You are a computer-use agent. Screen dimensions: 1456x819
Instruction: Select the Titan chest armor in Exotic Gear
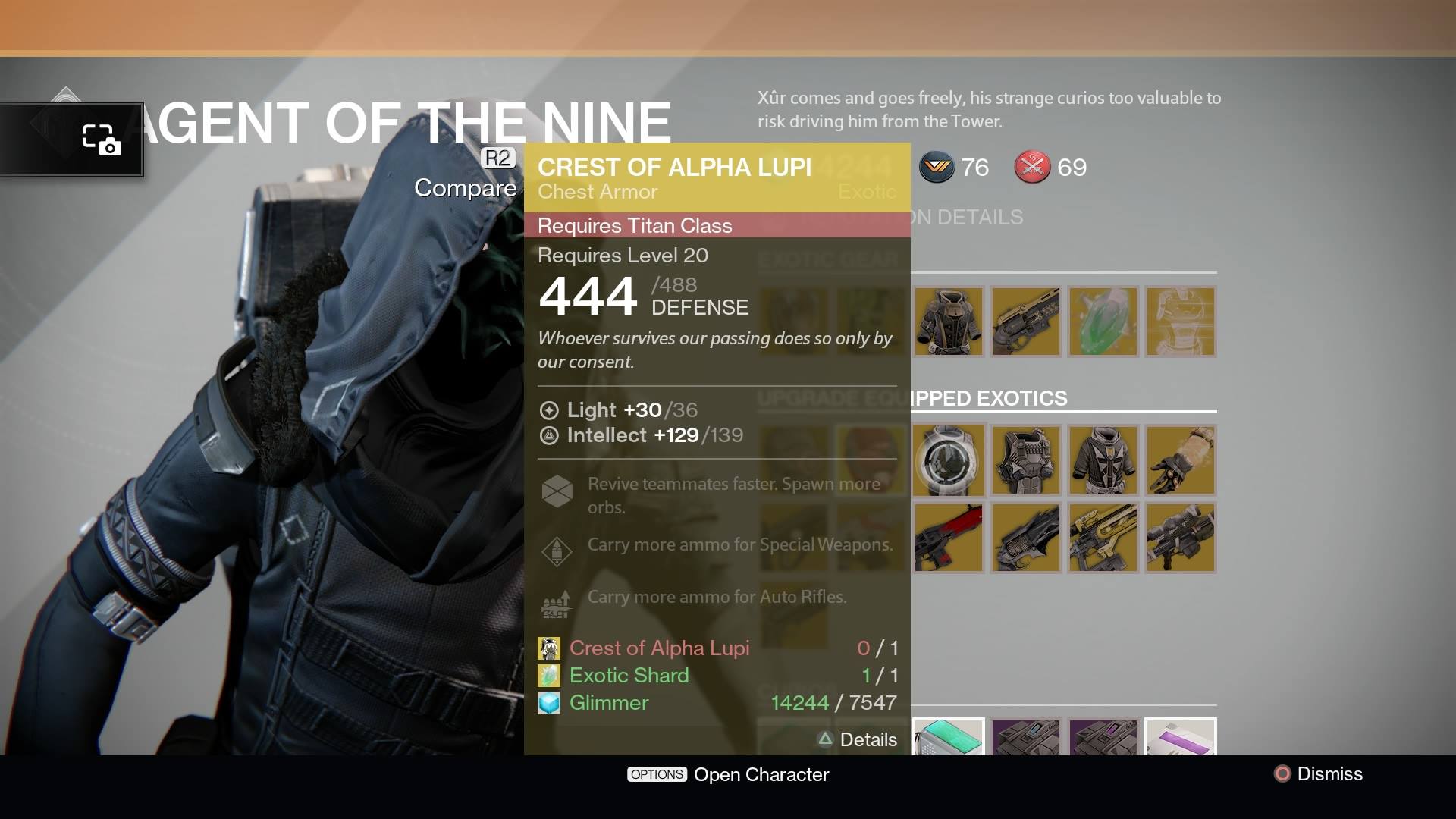949,322
